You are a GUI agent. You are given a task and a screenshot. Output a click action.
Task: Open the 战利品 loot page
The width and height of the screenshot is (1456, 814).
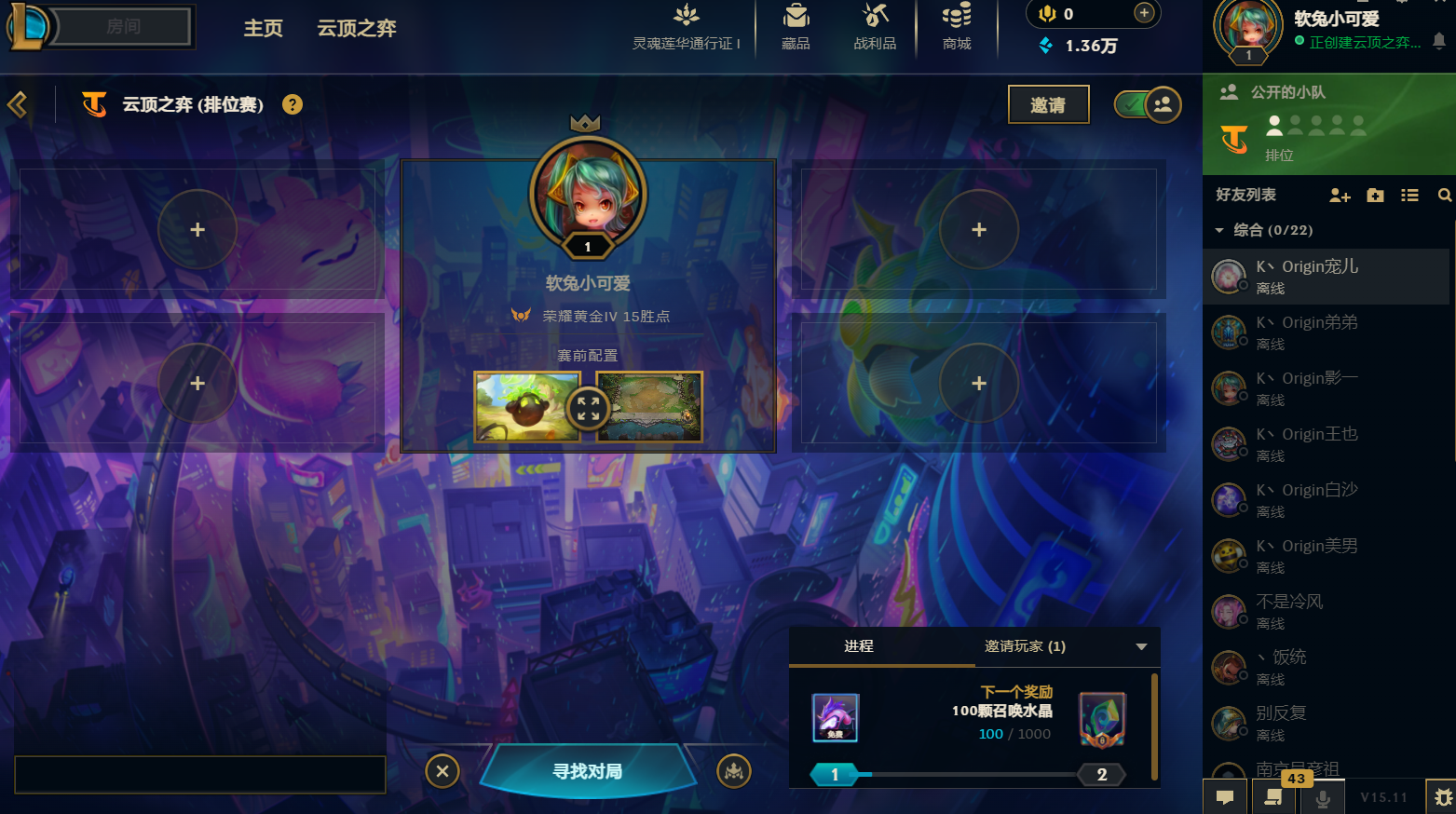[874, 25]
